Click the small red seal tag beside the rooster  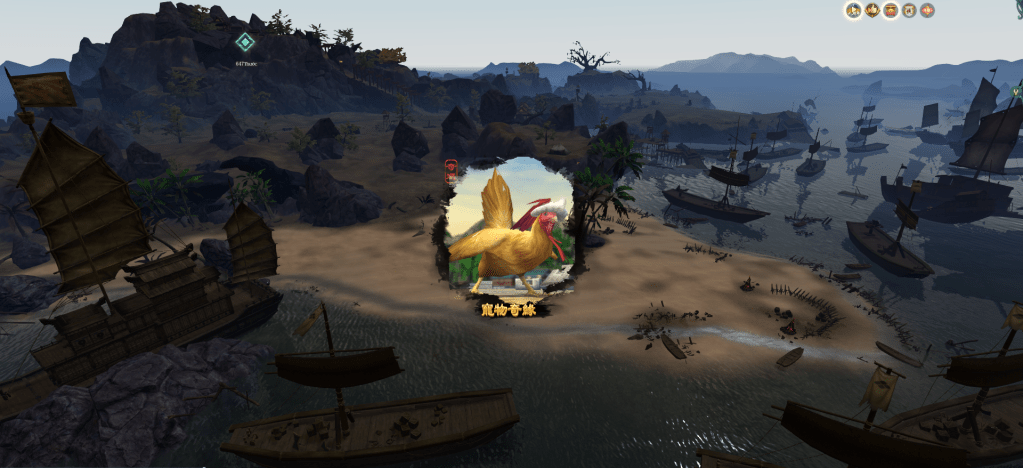click(x=449, y=169)
